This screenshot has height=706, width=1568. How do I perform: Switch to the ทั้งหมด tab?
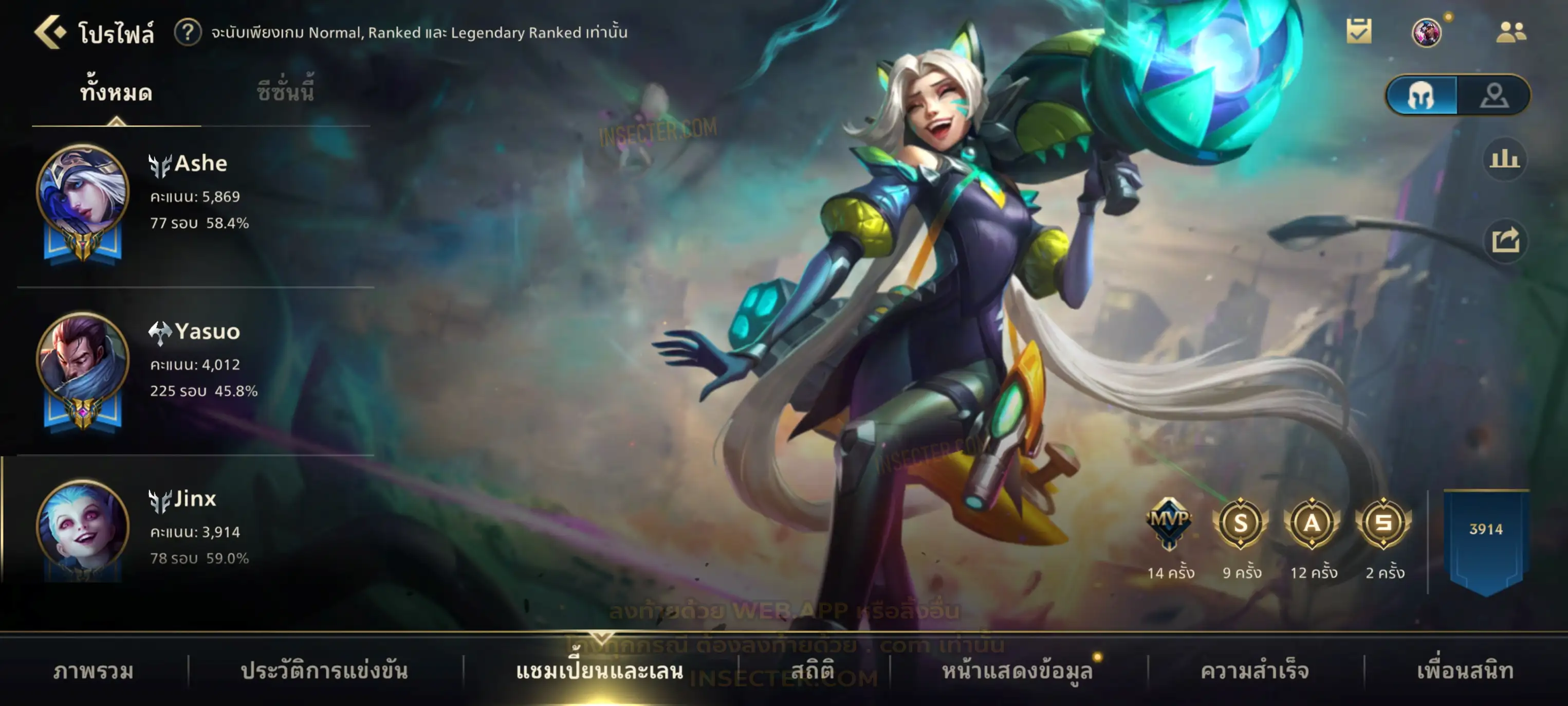pos(116,93)
